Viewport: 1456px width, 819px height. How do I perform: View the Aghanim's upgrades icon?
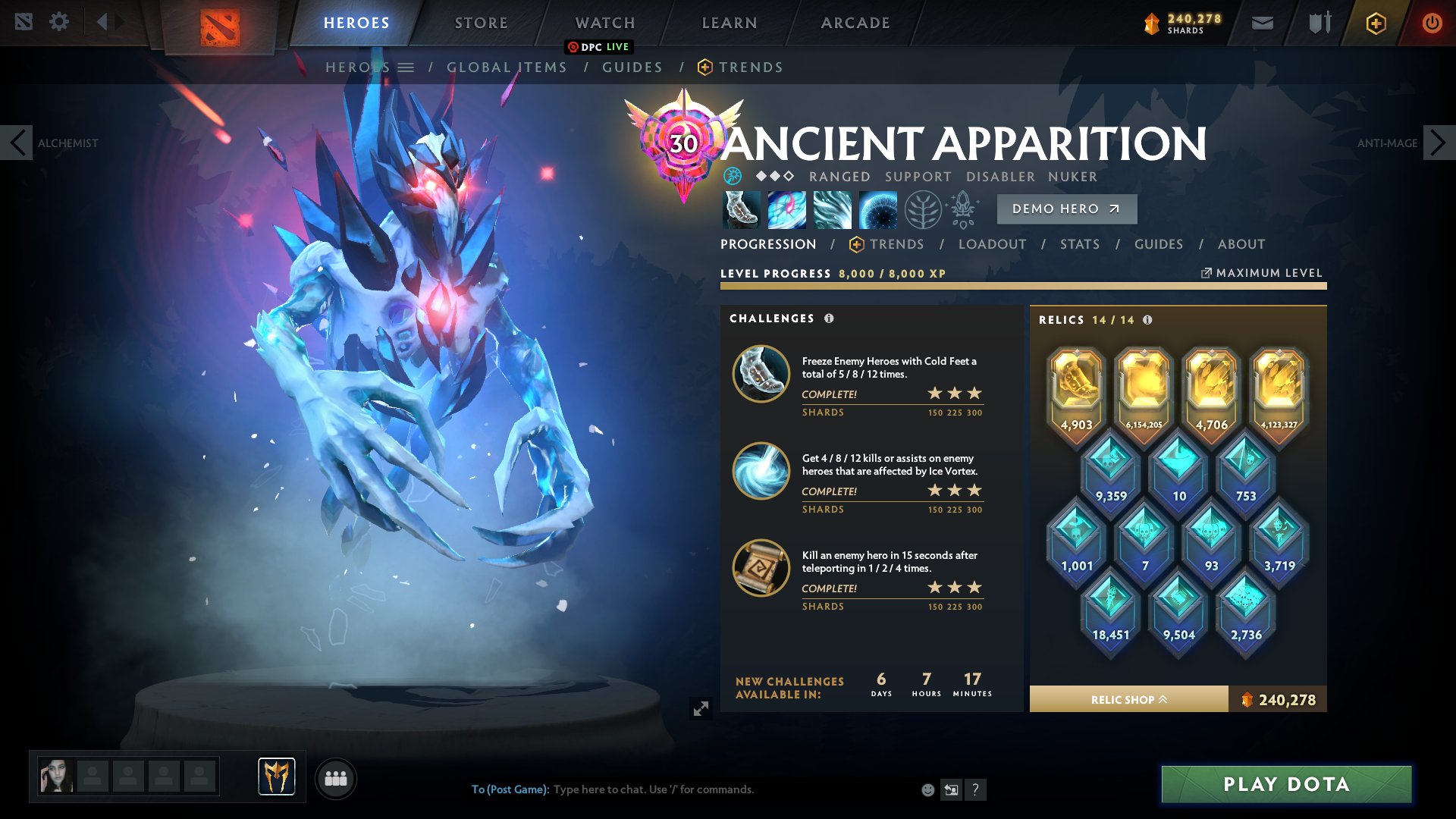coord(963,210)
